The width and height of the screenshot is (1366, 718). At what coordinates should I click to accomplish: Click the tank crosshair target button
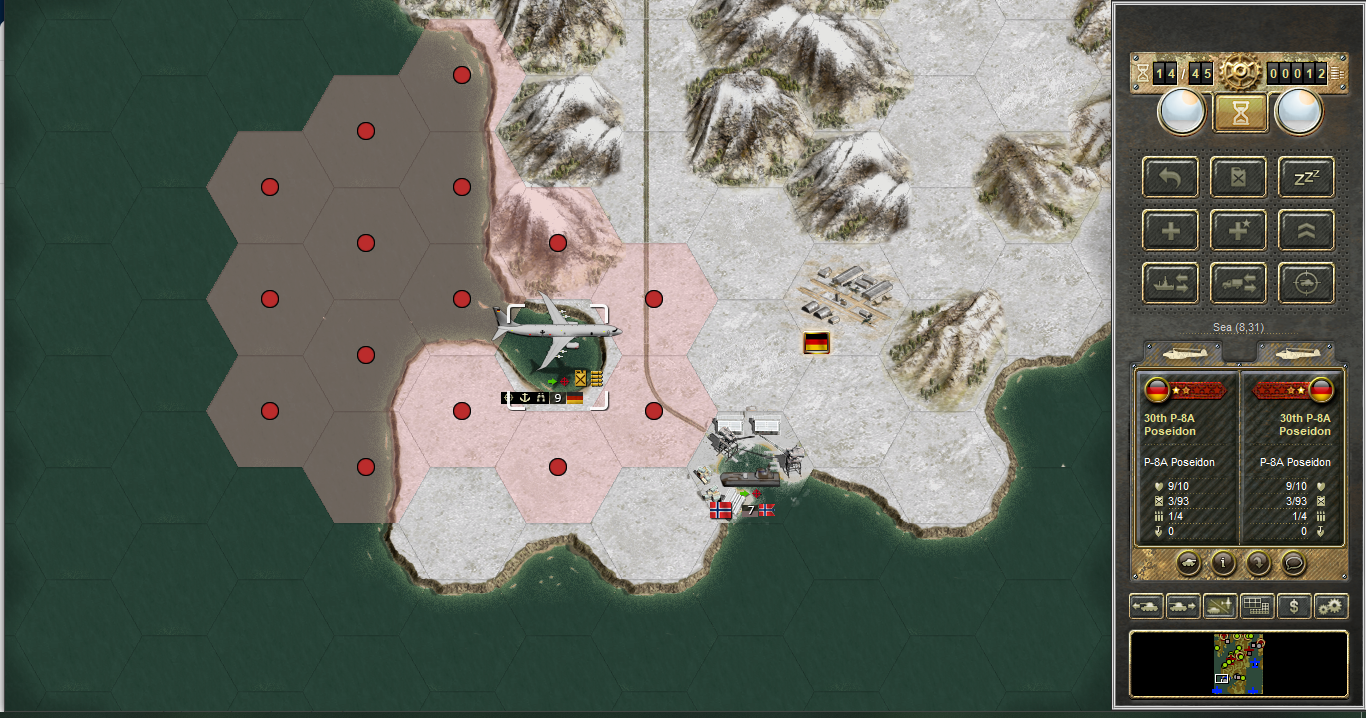tap(1306, 284)
